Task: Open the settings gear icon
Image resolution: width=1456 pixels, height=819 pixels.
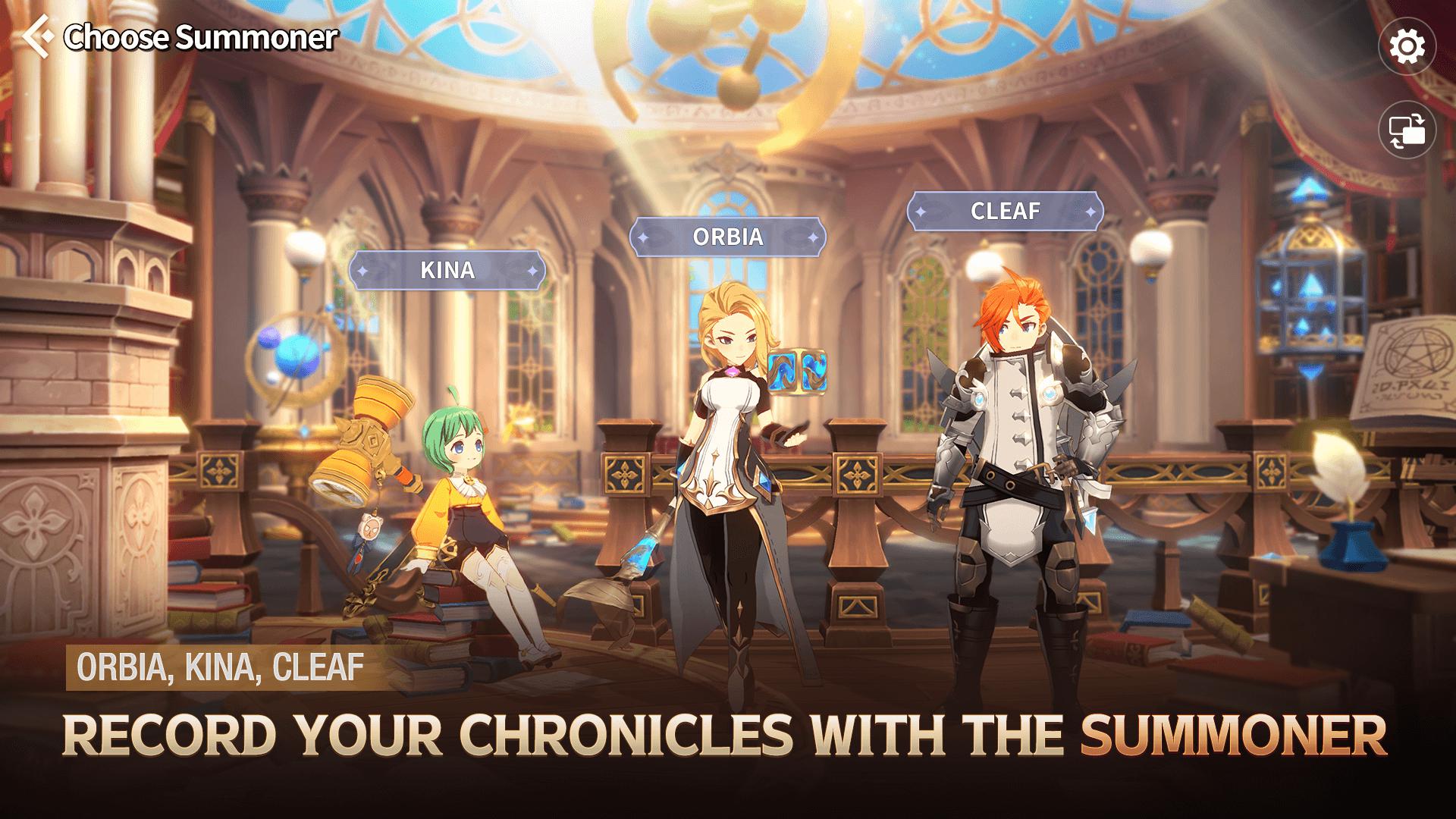Action: 1408,47
